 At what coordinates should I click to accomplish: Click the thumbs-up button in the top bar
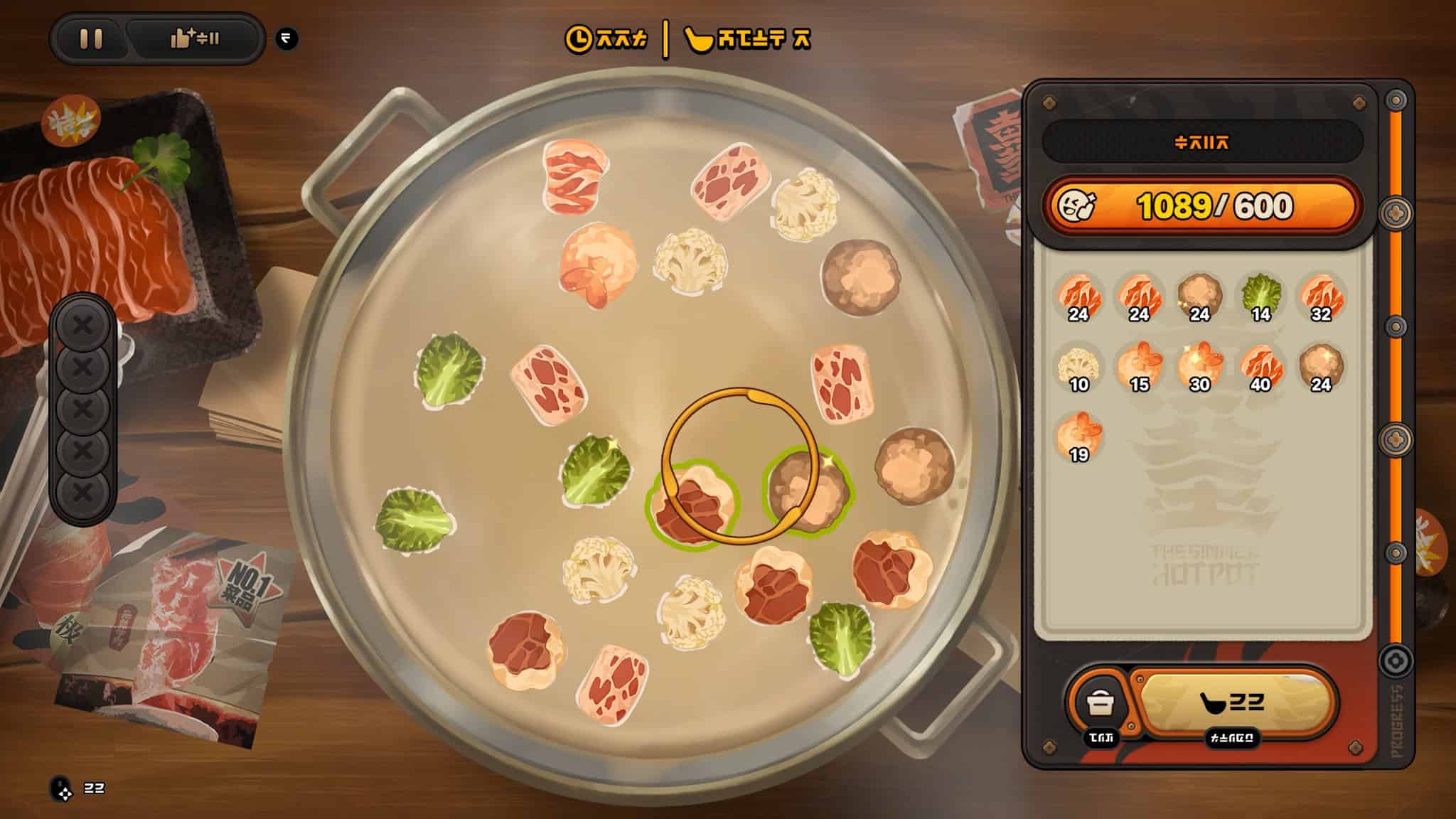tap(194, 38)
